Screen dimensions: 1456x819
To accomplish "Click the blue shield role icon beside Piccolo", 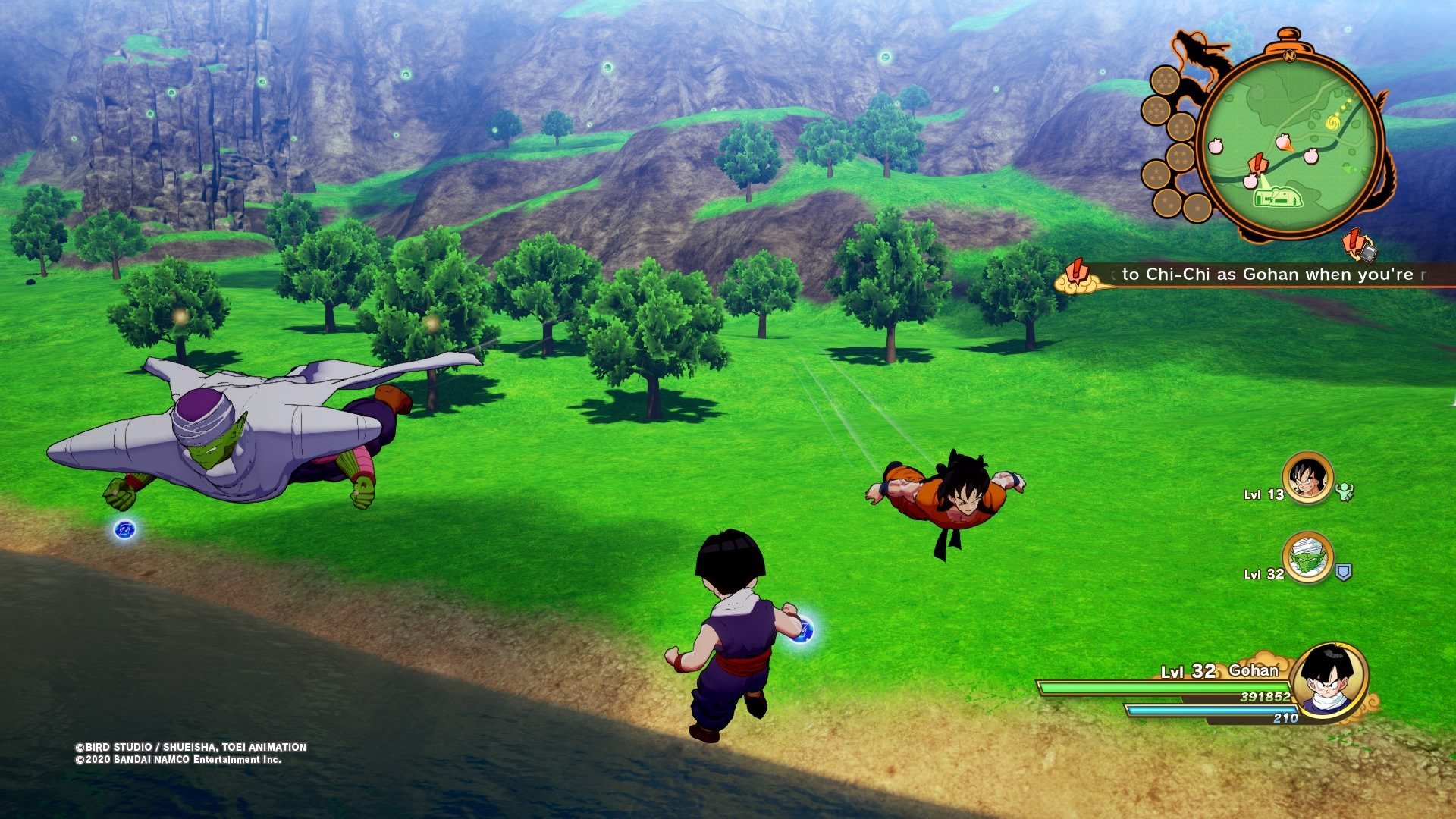I will point(1343,572).
